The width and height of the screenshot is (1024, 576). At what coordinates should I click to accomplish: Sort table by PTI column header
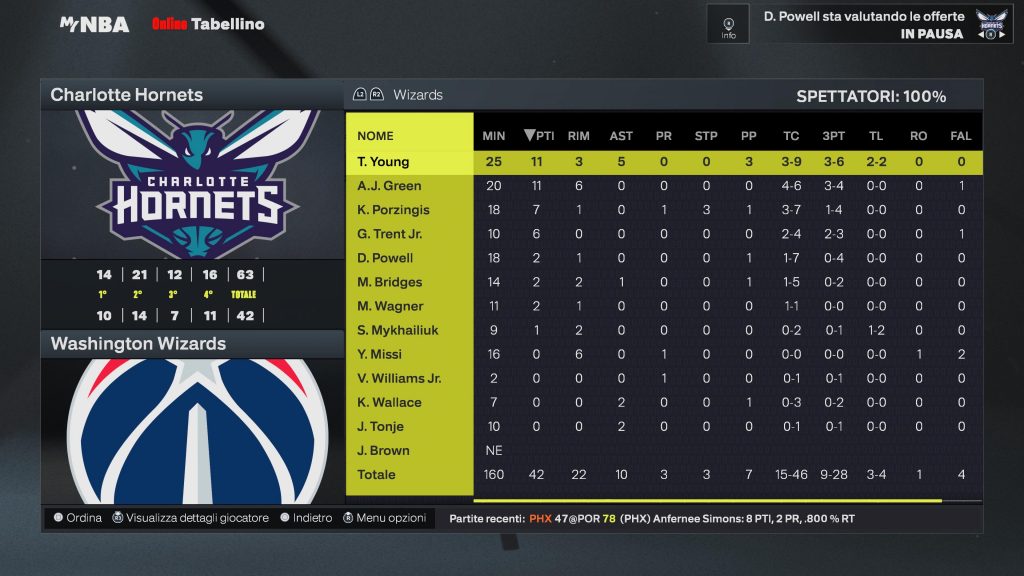pyautogui.click(x=540, y=136)
